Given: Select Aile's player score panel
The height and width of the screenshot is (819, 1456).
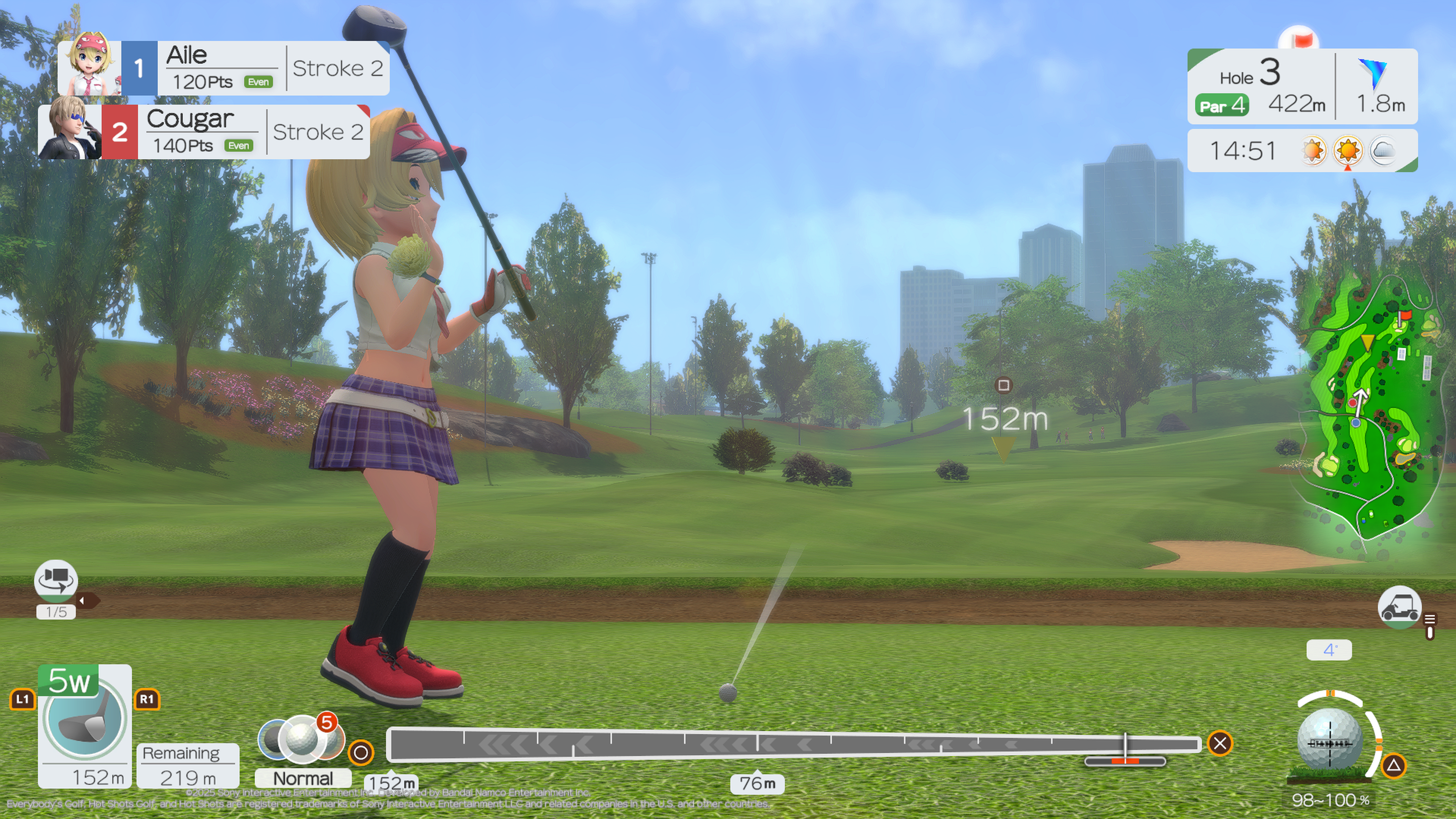Looking at the screenshot, I should [x=224, y=68].
